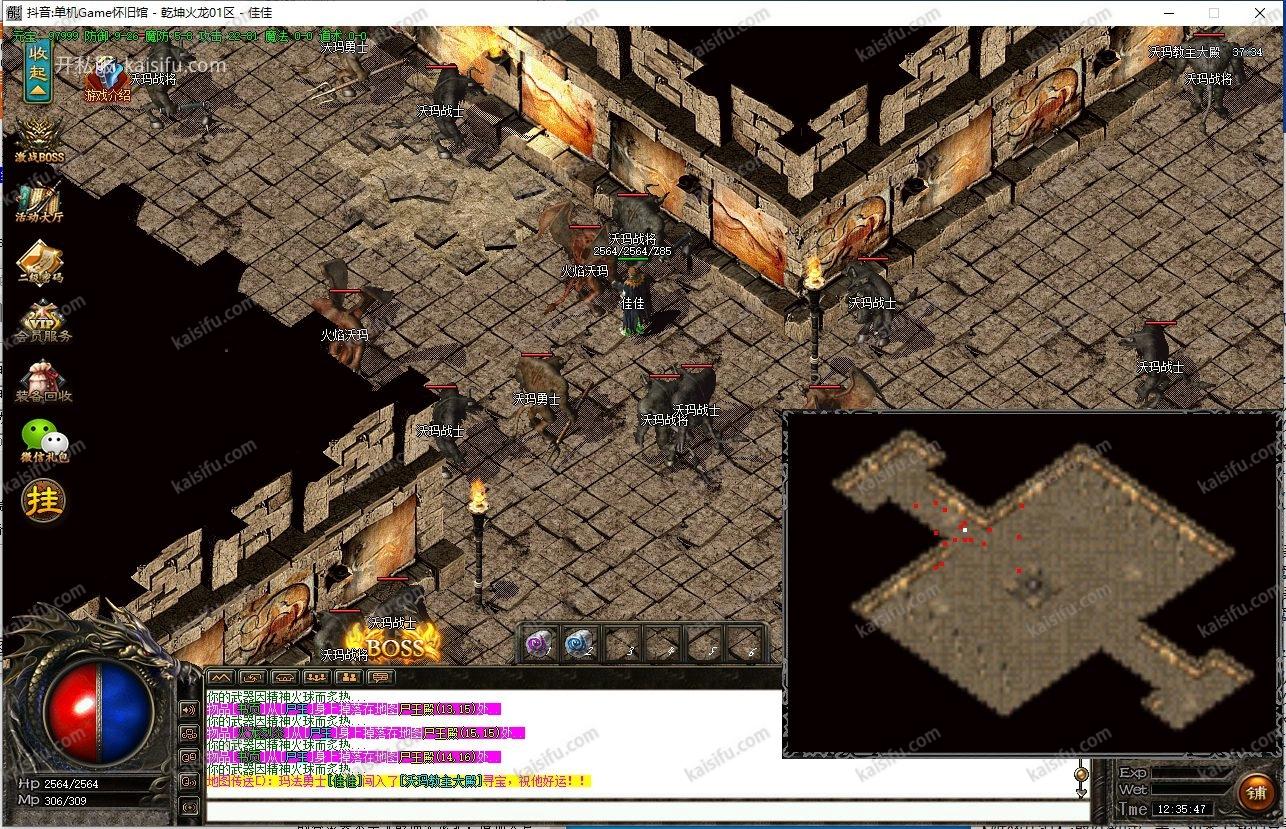Close the game window
Screen dimensions: 1286x829
[1260, 13]
